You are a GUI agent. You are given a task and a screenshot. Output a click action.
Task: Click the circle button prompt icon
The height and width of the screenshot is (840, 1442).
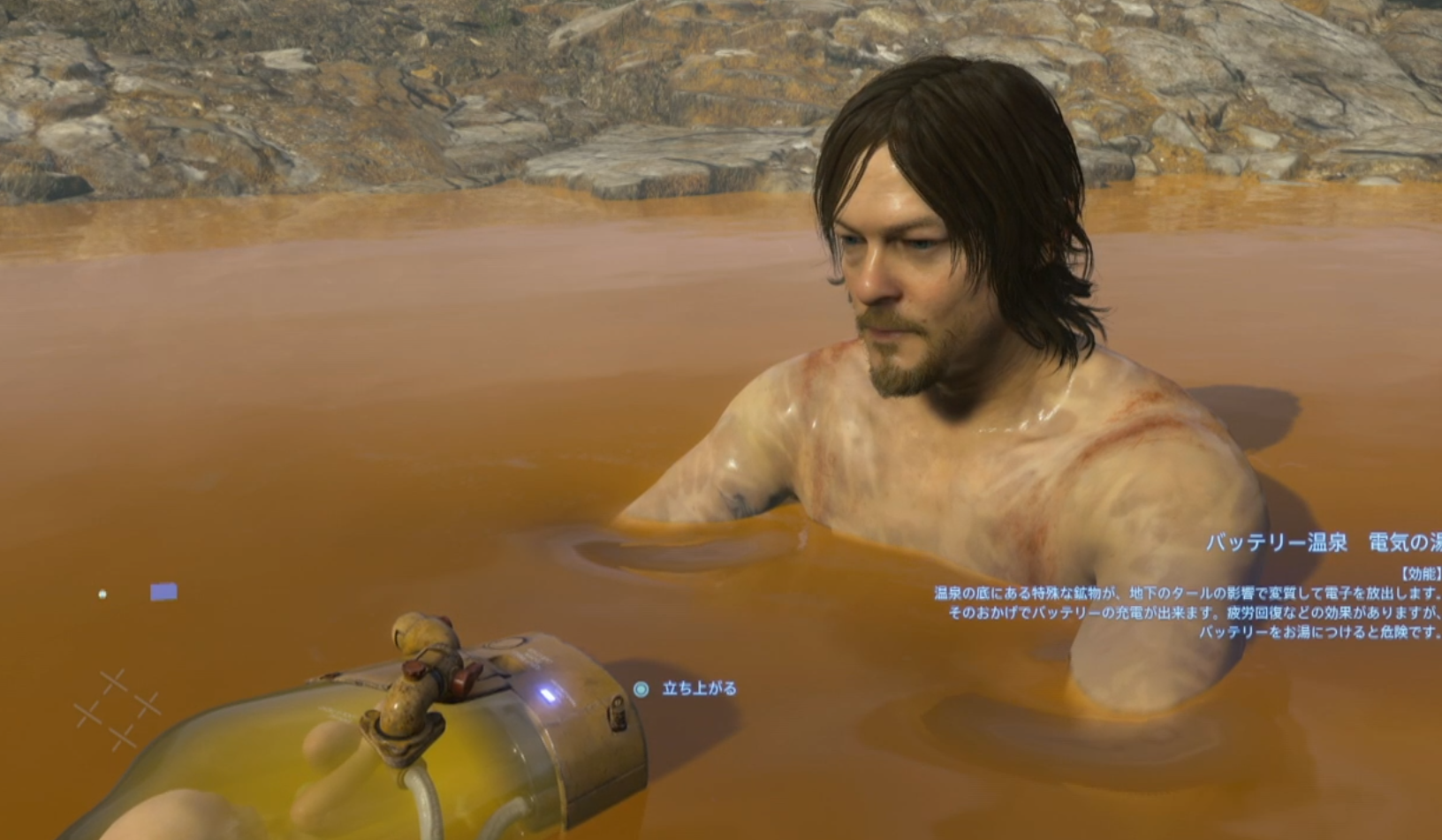641,689
